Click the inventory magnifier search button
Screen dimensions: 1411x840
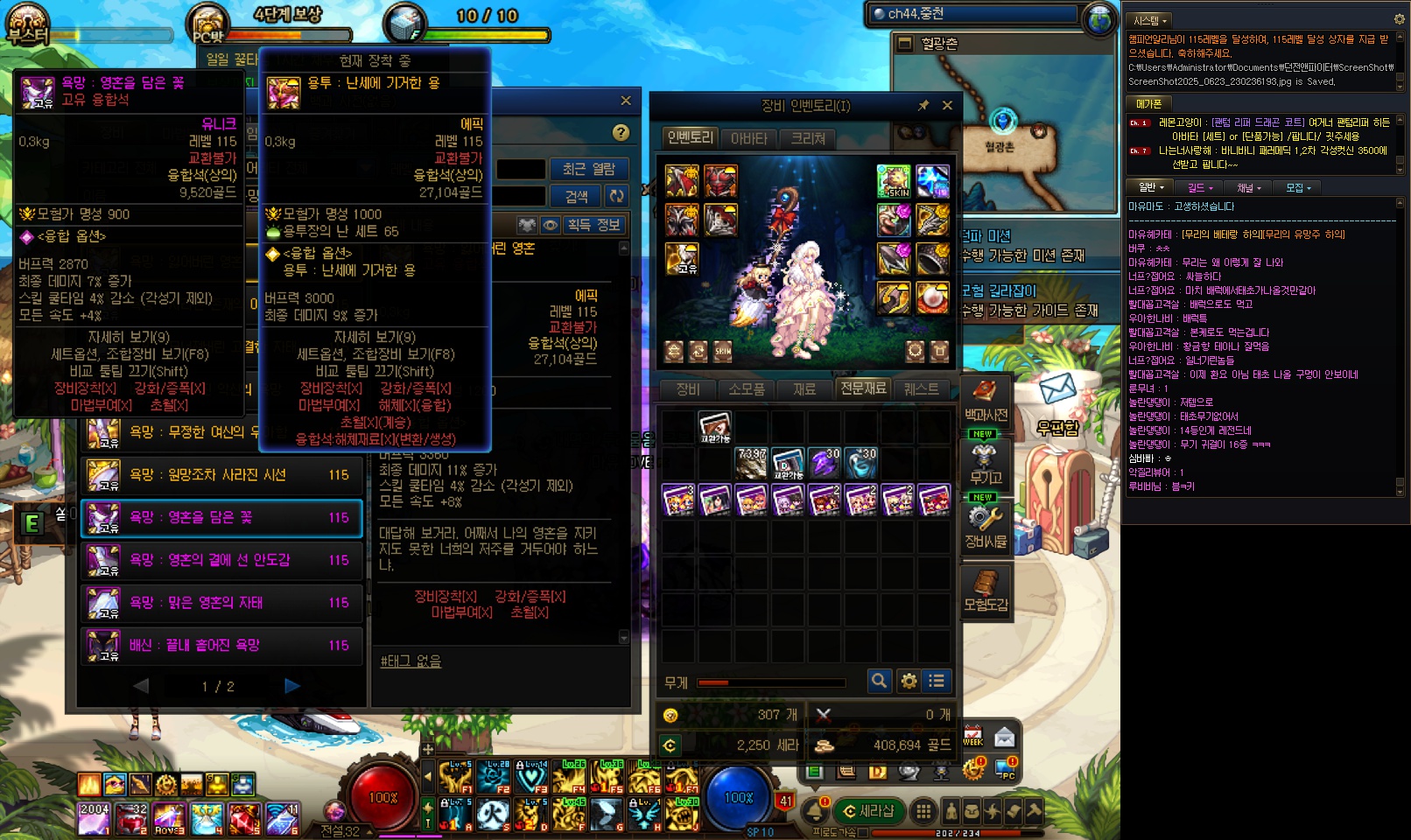click(879, 681)
